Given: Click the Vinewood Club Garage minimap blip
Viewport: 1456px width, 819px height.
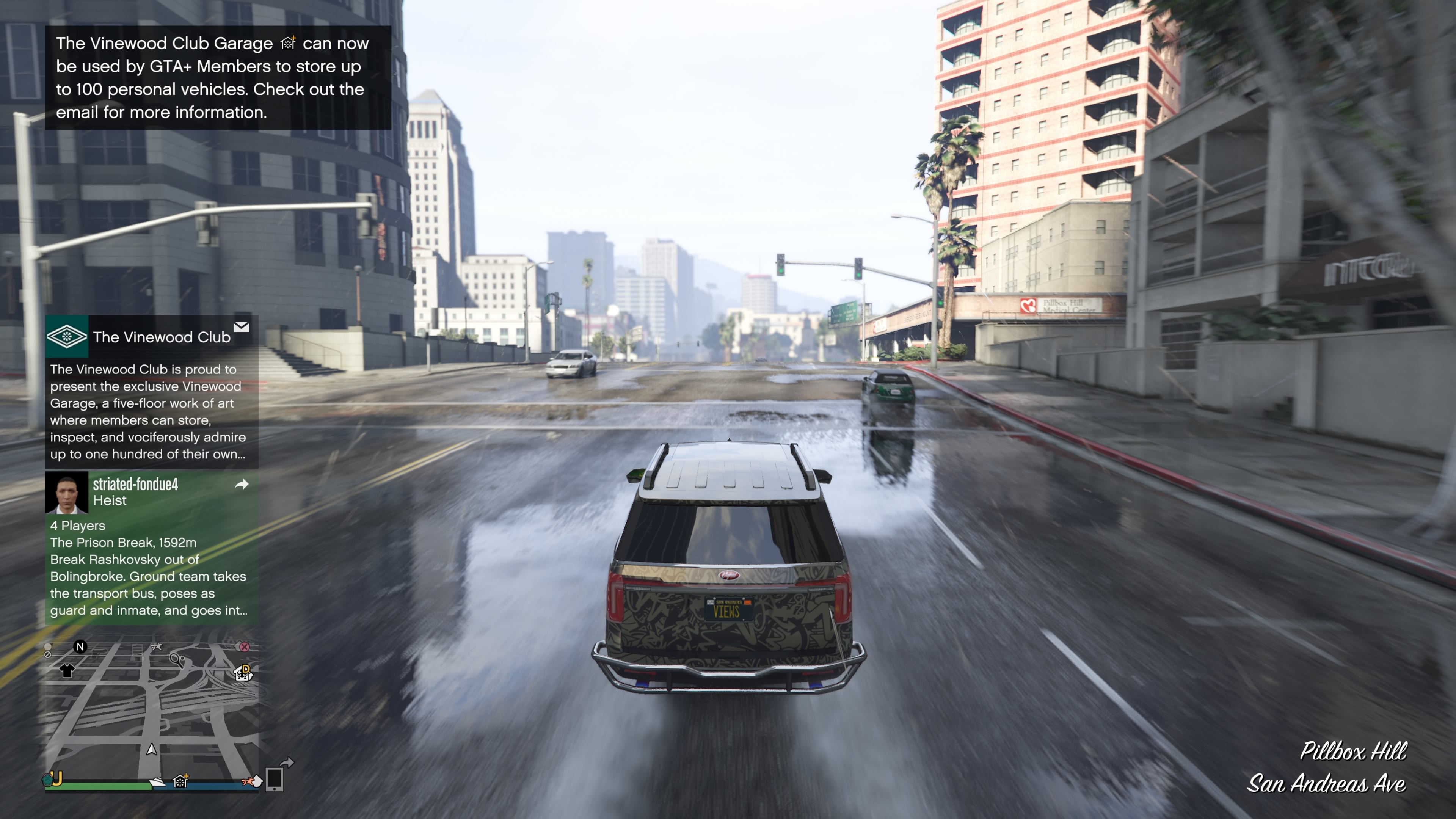Looking at the screenshot, I should [181, 781].
